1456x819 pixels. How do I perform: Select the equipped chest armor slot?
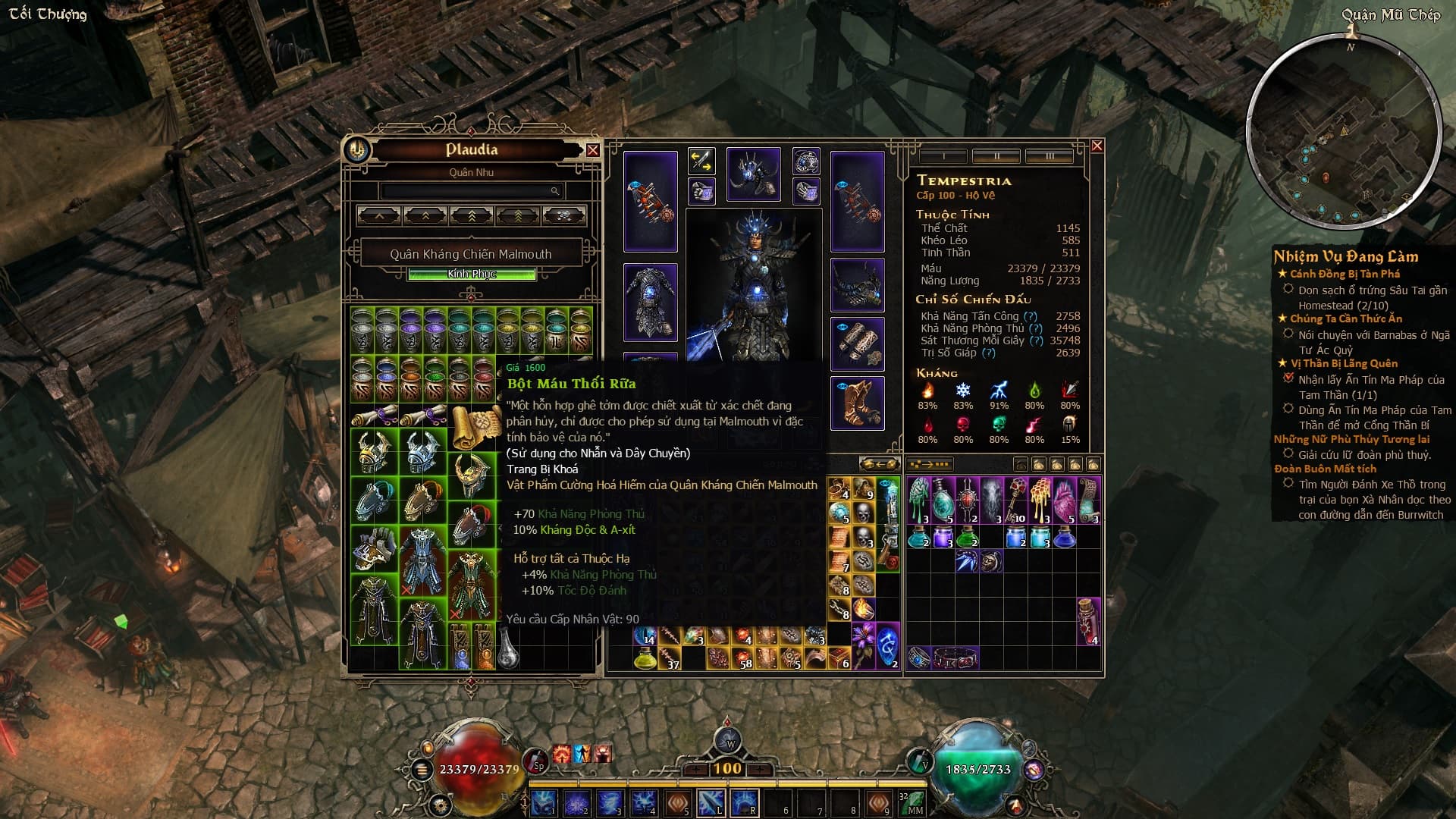(x=650, y=302)
